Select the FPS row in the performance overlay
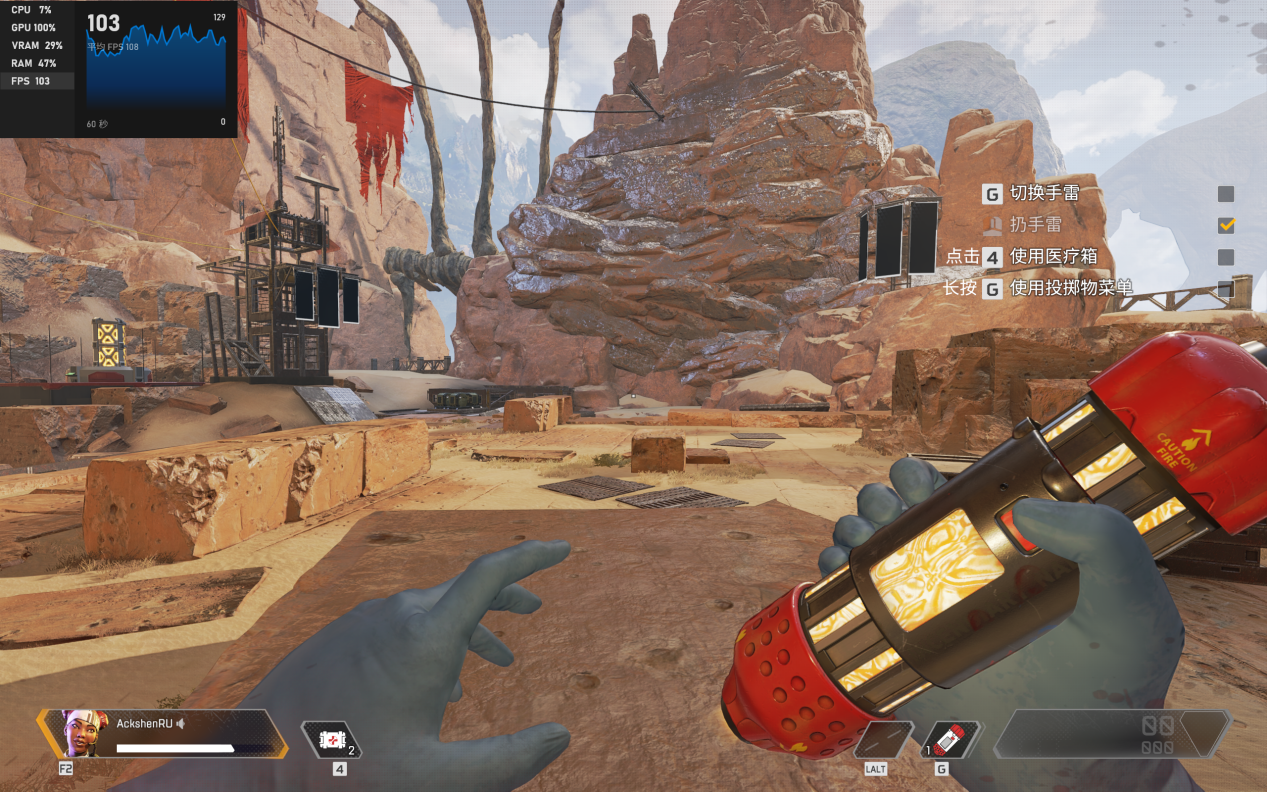Image resolution: width=1267 pixels, height=792 pixels. click(37, 81)
